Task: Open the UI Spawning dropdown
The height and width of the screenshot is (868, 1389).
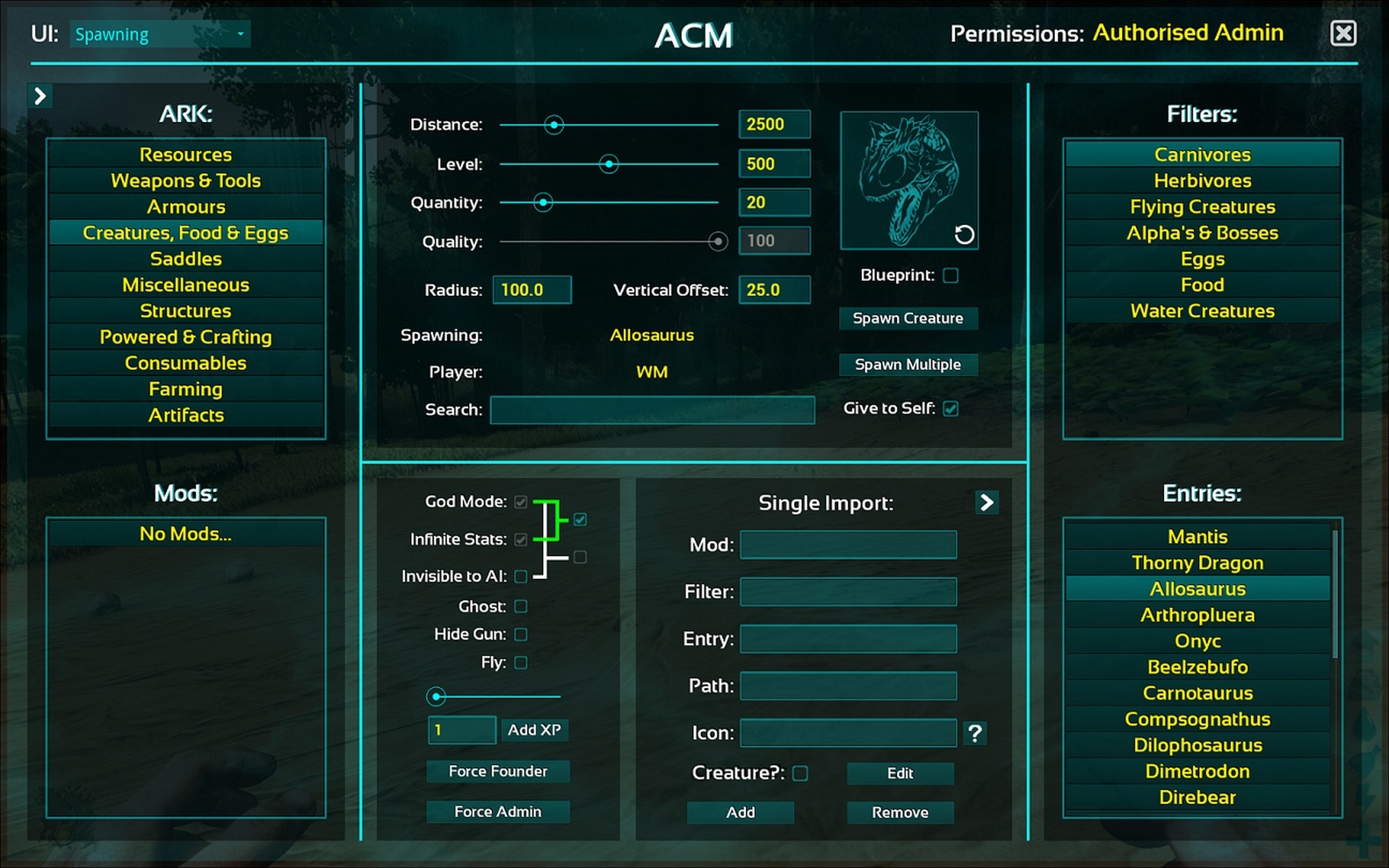Action: click(x=160, y=34)
